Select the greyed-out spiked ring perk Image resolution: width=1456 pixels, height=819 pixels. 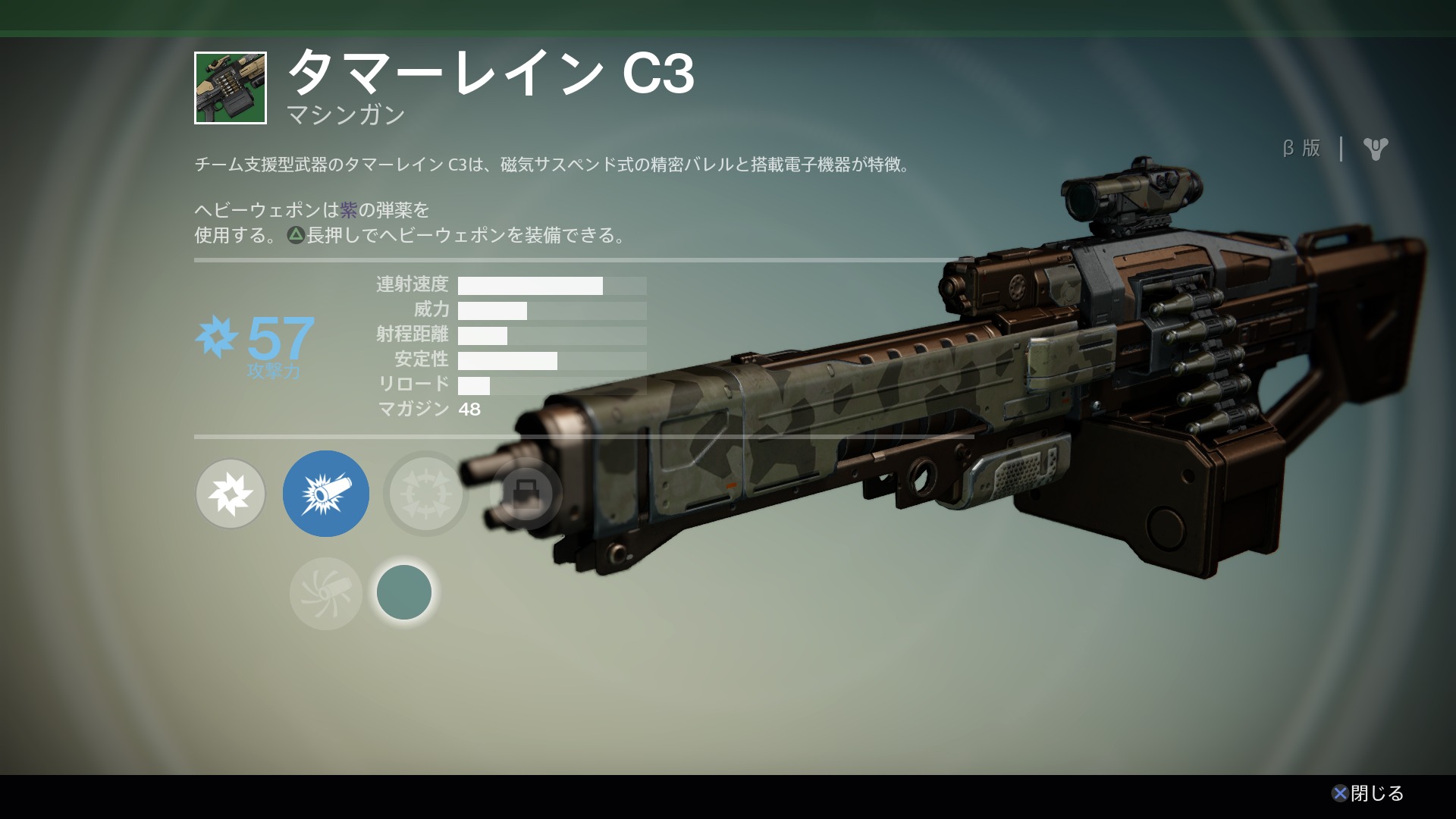point(425,494)
